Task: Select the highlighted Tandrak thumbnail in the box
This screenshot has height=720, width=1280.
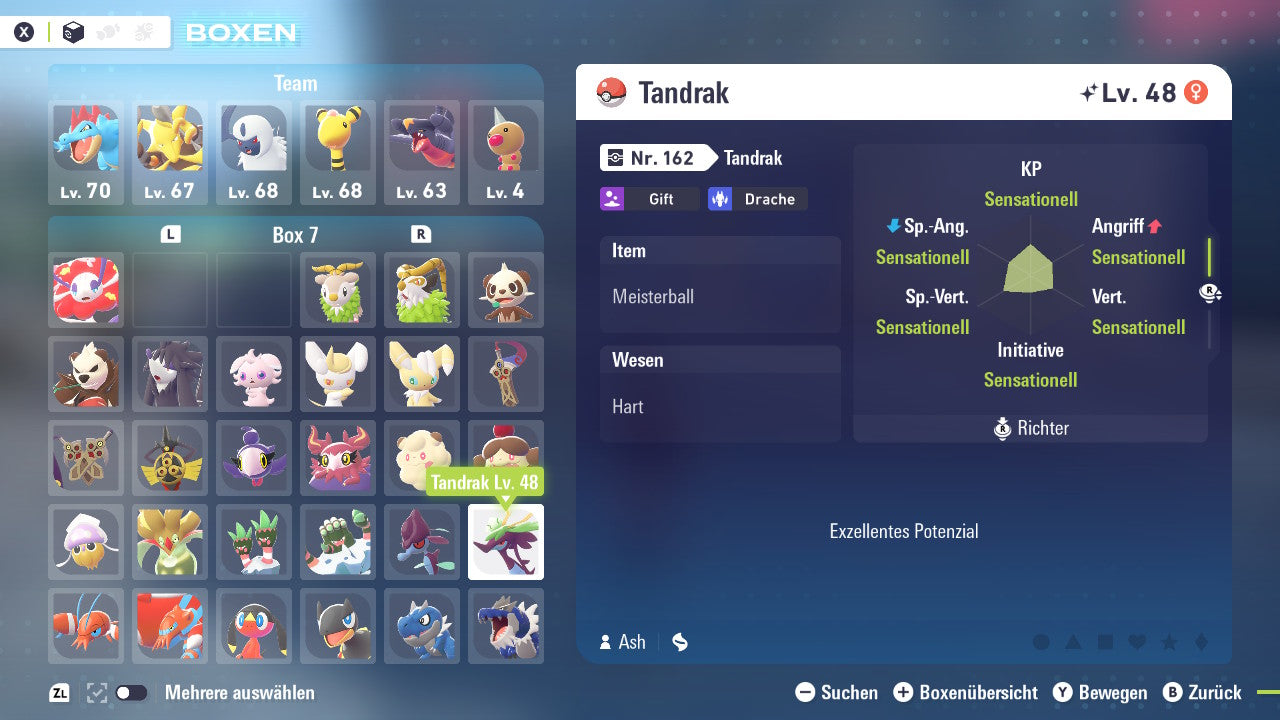Action: 505,542
